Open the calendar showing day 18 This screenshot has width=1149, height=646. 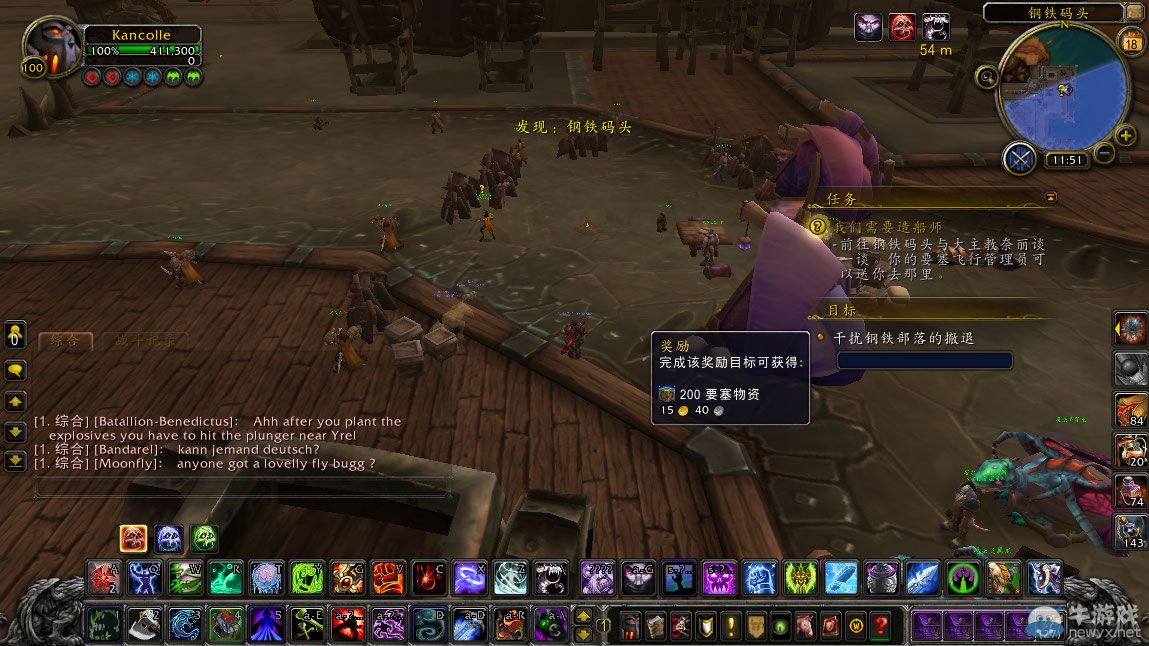(1133, 42)
